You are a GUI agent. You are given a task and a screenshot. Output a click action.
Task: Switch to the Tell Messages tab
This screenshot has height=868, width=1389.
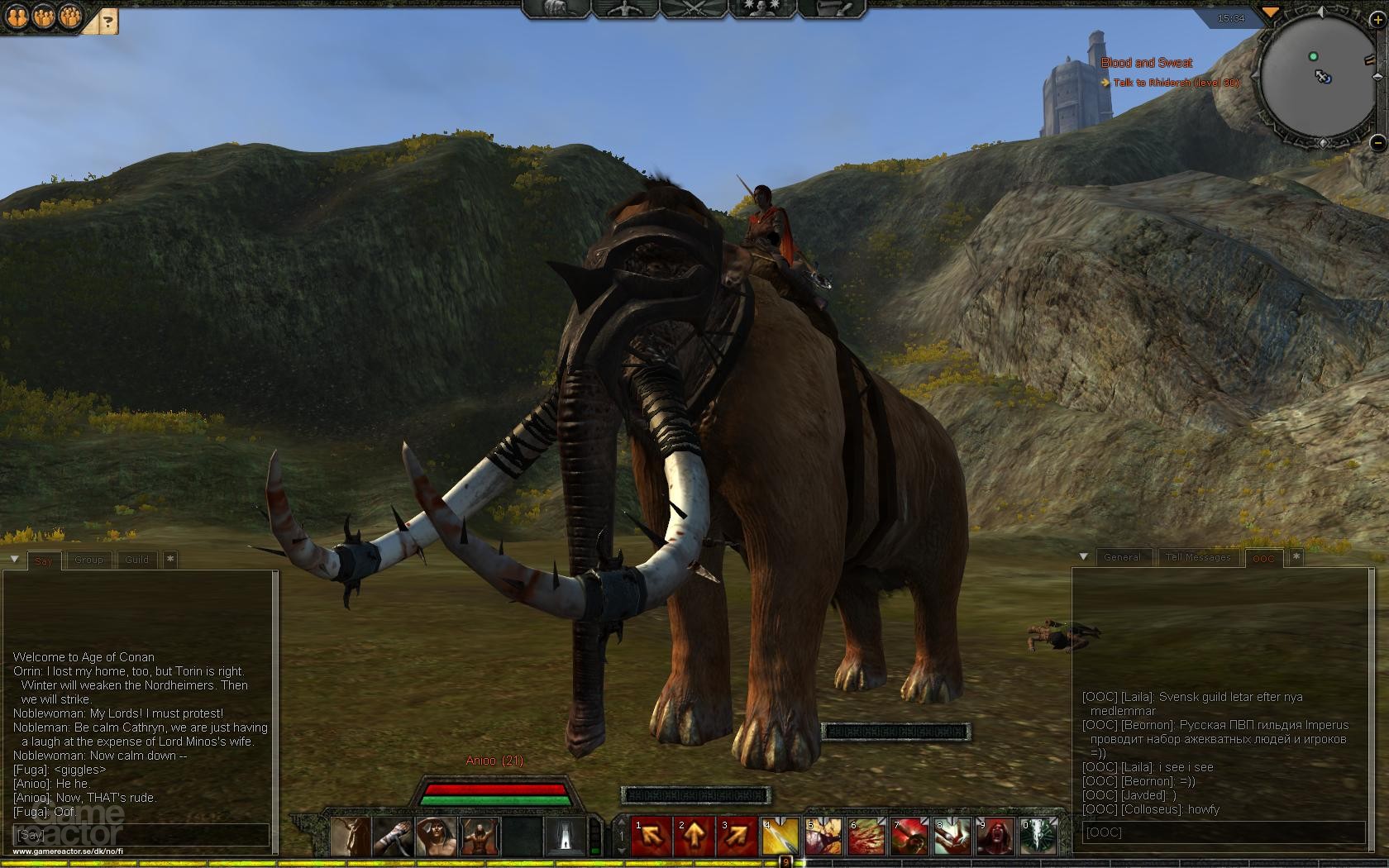click(1197, 557)
